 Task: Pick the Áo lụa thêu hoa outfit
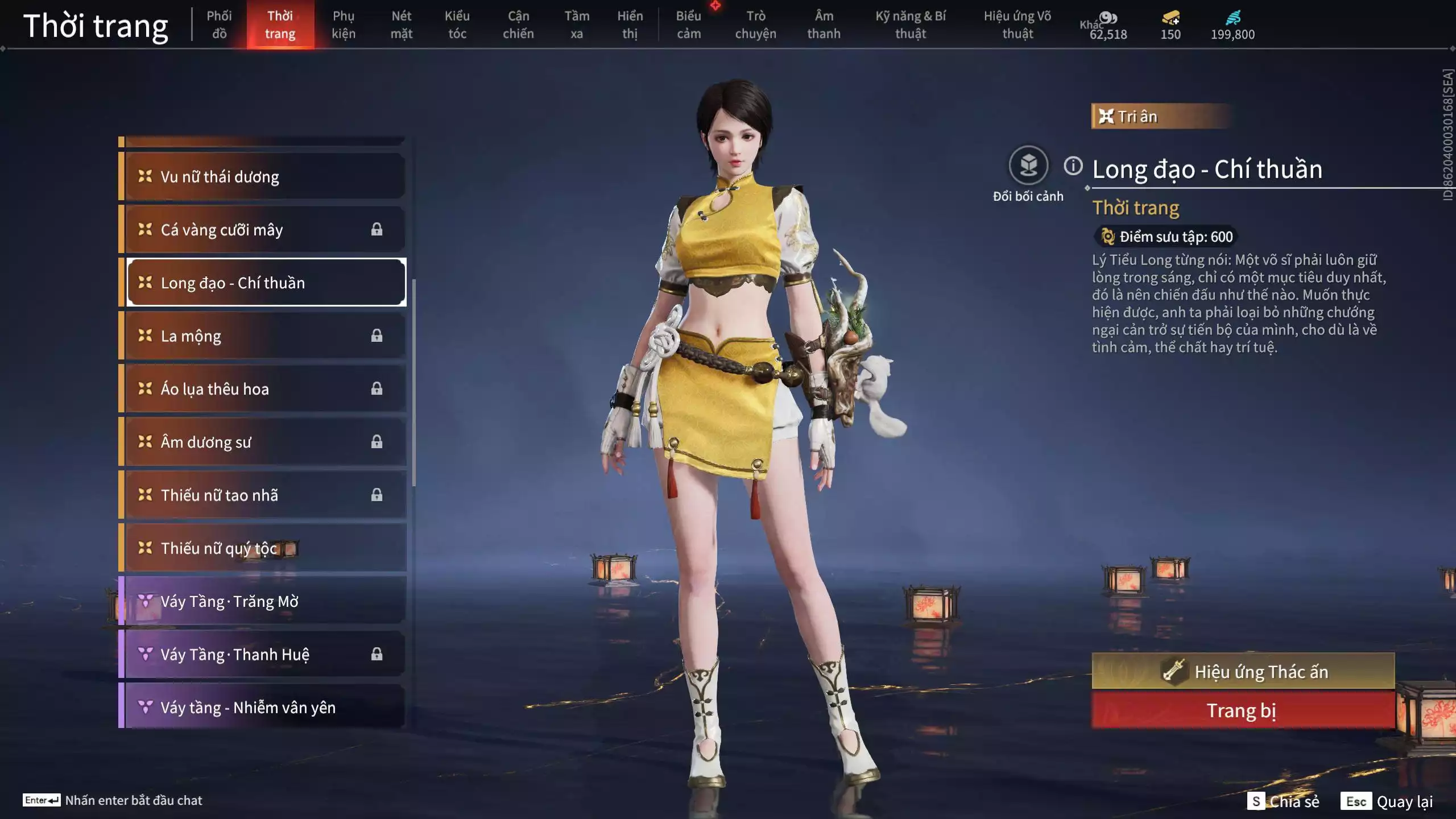click(264, 389)
